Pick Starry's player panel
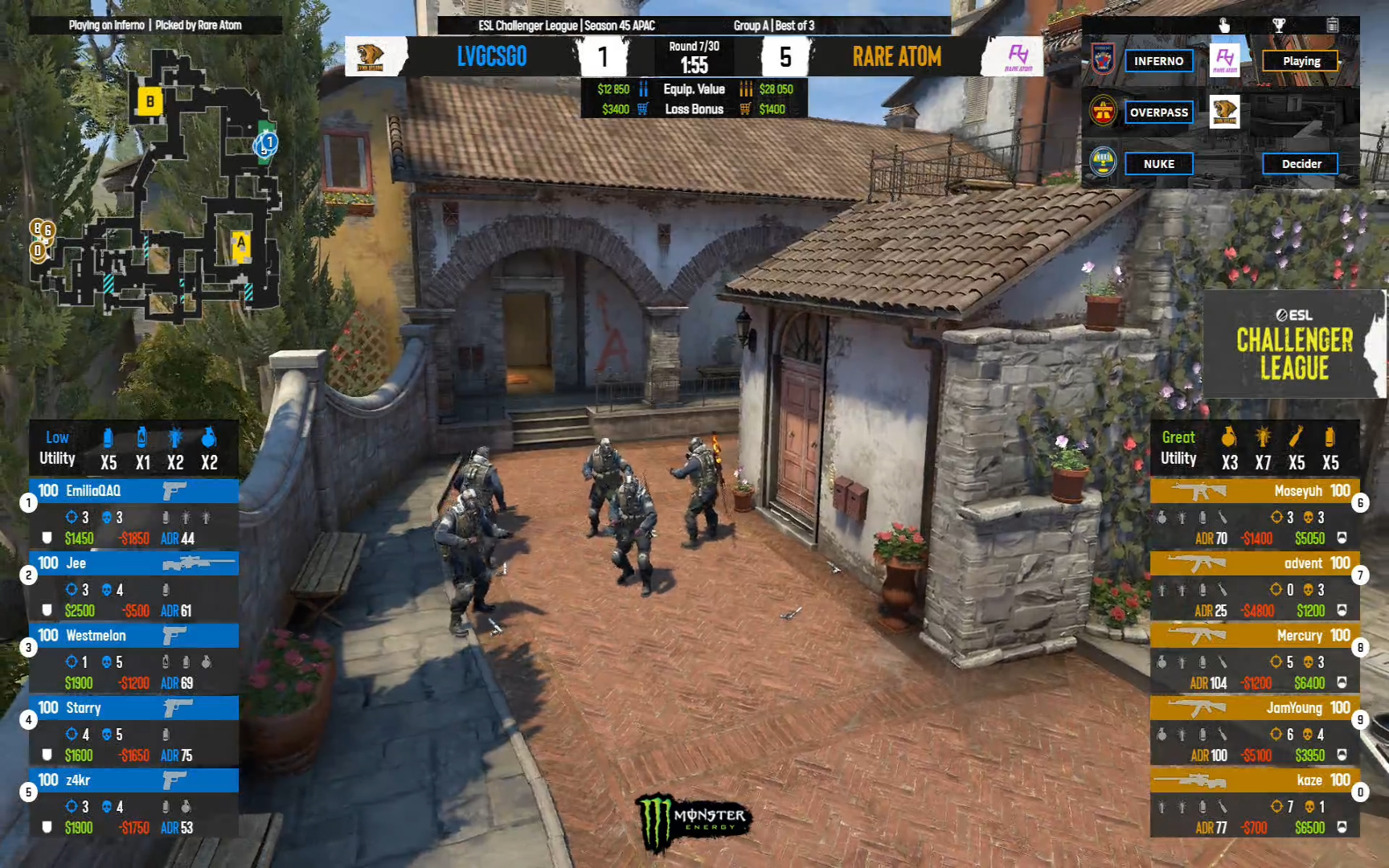Viewport: 1389px width, 868px height. tap(133, 708)
